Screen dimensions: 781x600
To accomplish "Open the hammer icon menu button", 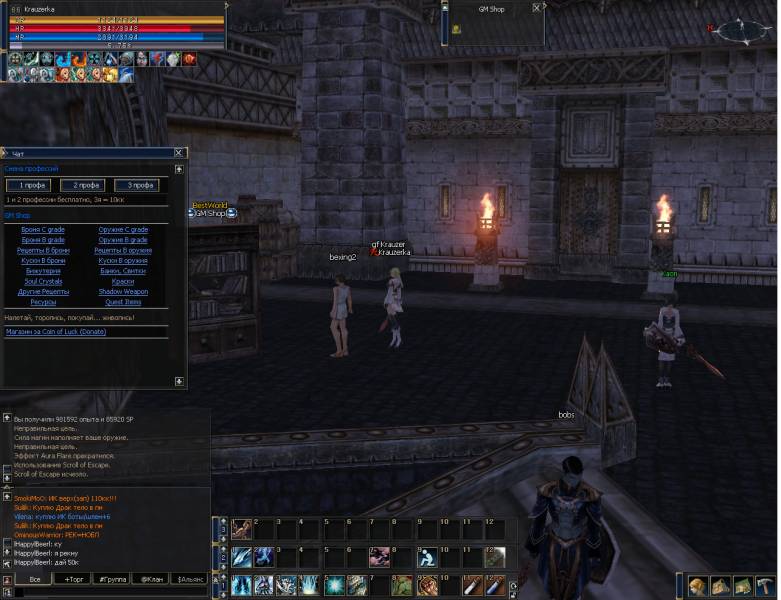I will pos(764,586).
